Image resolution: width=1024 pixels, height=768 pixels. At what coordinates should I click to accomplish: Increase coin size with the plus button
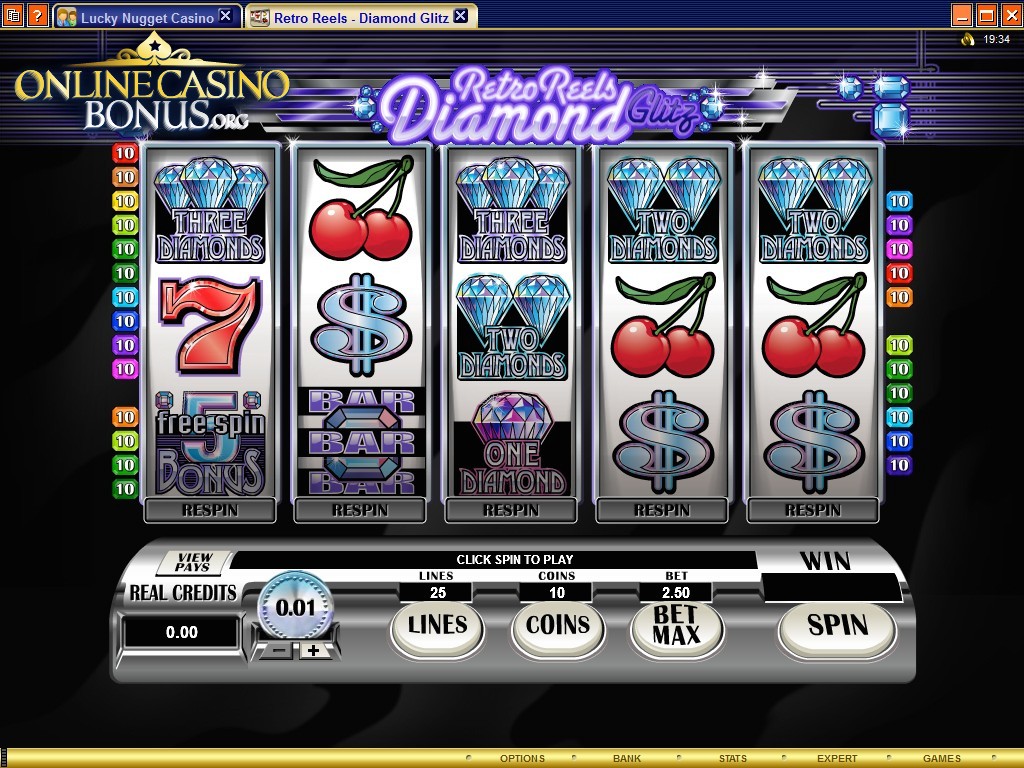313,650
